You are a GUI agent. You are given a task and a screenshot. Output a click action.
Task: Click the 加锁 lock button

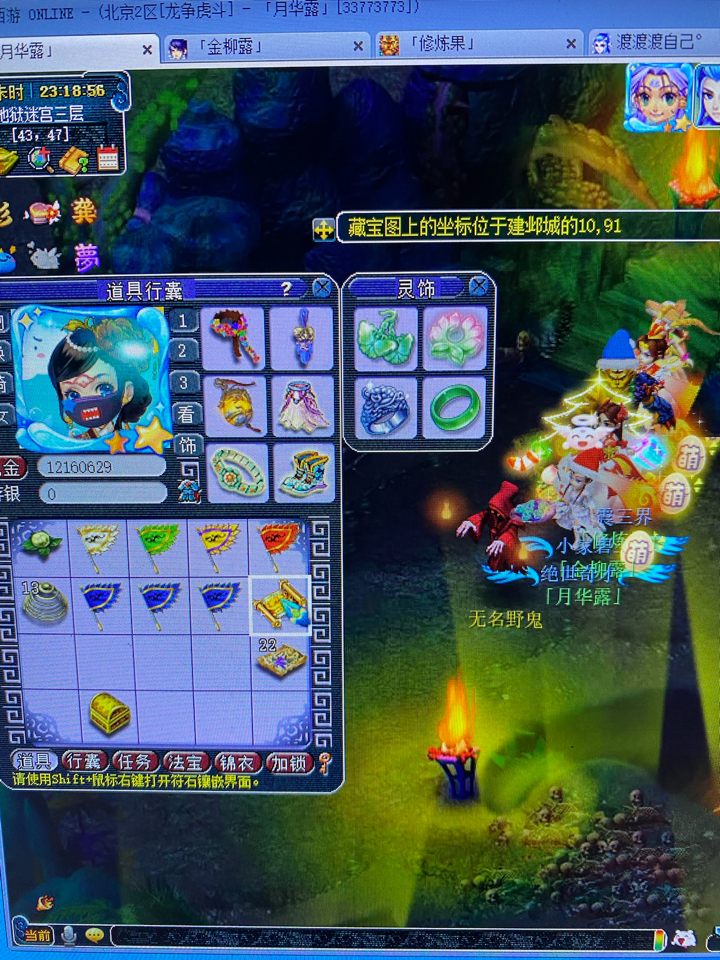coord(289,763)
